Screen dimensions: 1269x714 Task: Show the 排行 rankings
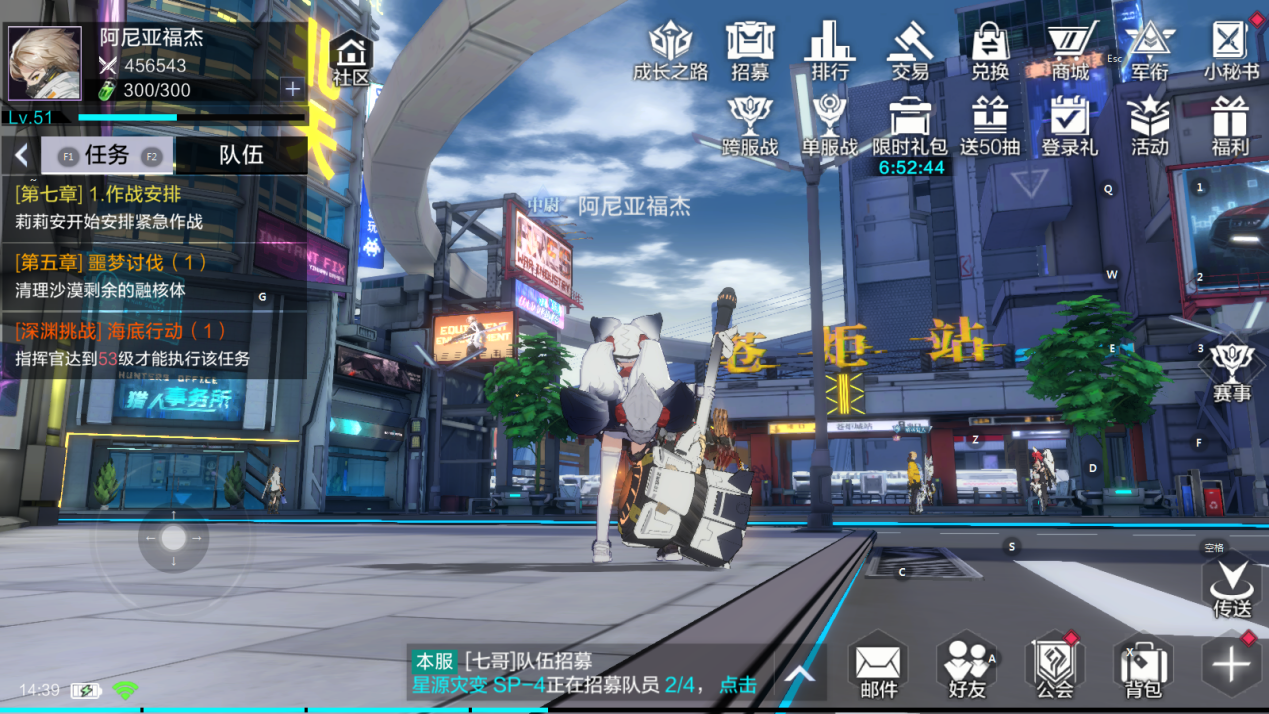(x=830, y=51)
